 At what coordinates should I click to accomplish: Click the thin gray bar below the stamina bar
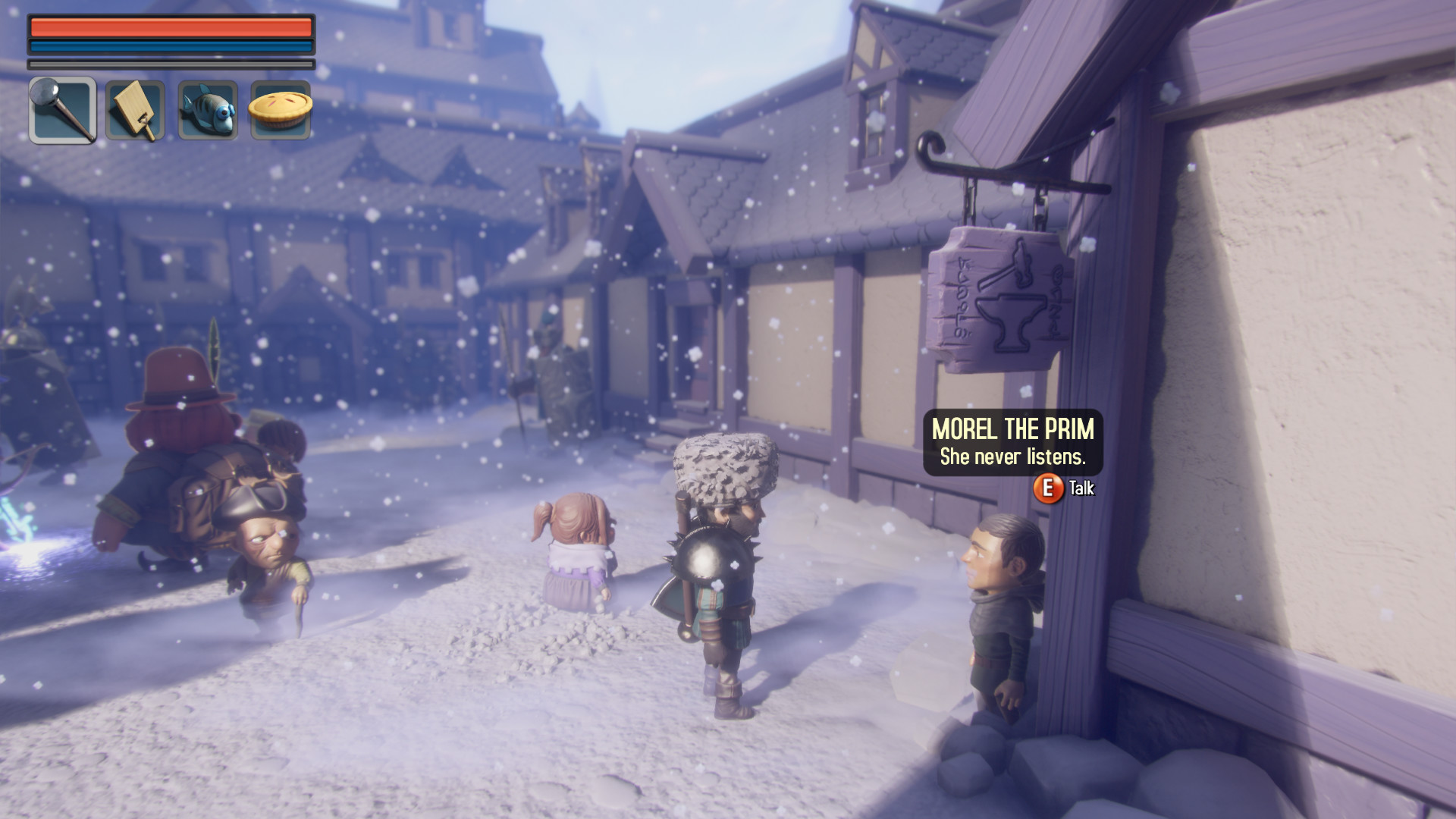point(171,62)
